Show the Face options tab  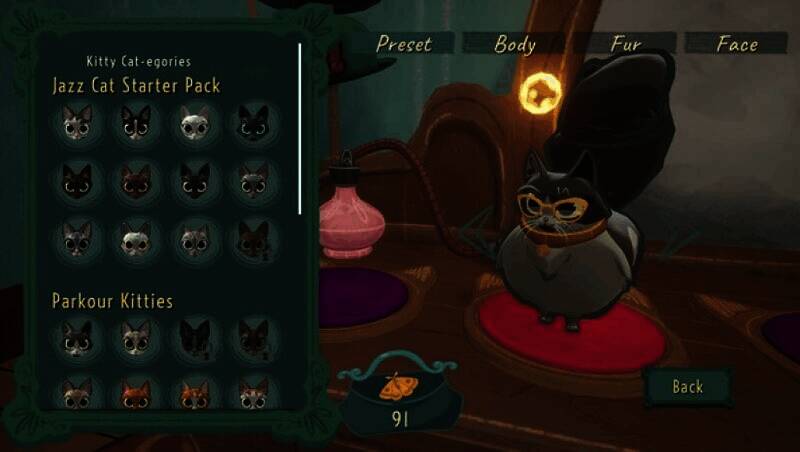pyautogui.click(x=737, y=44)
